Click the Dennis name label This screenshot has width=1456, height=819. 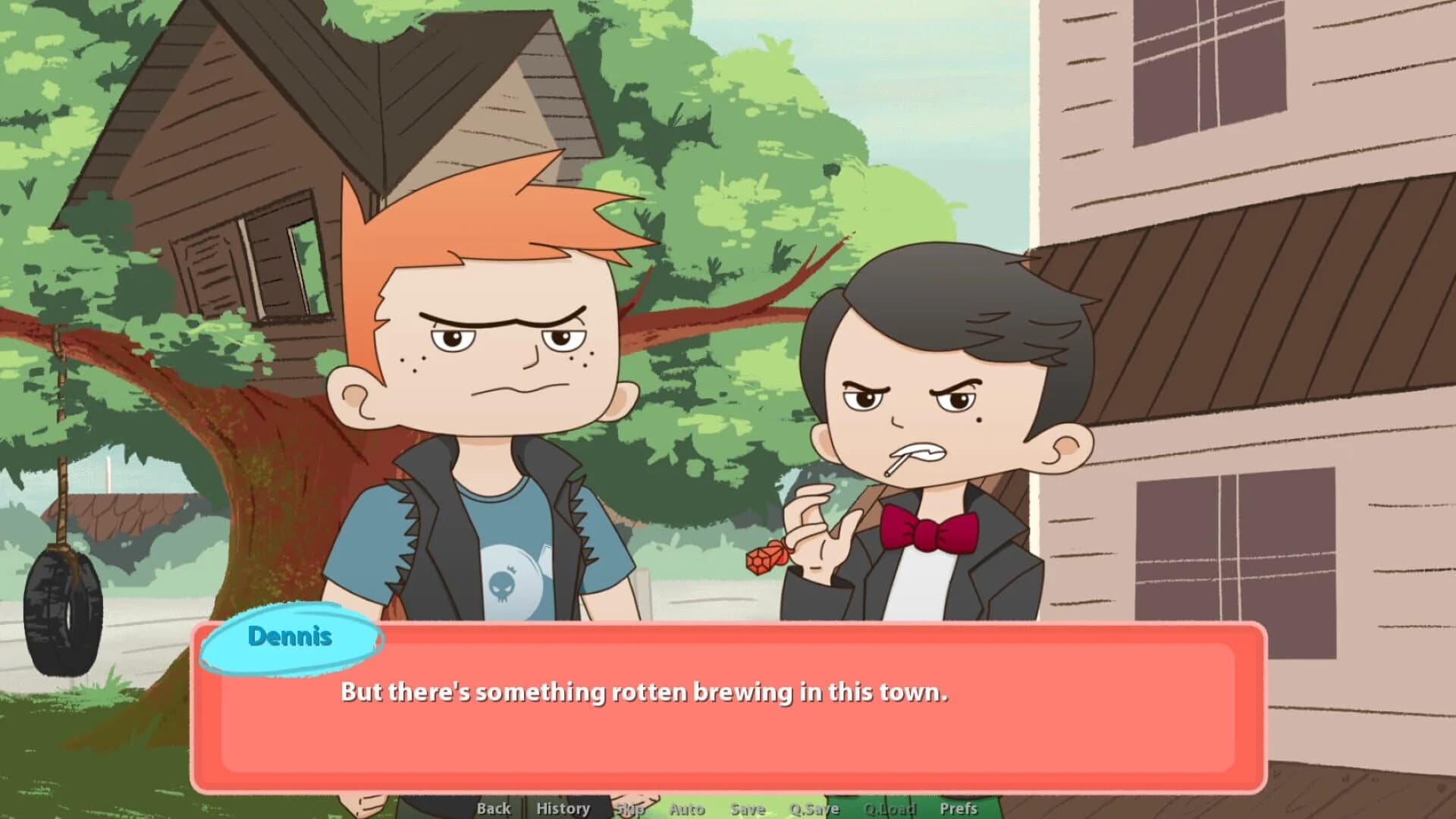pos(290,637)
